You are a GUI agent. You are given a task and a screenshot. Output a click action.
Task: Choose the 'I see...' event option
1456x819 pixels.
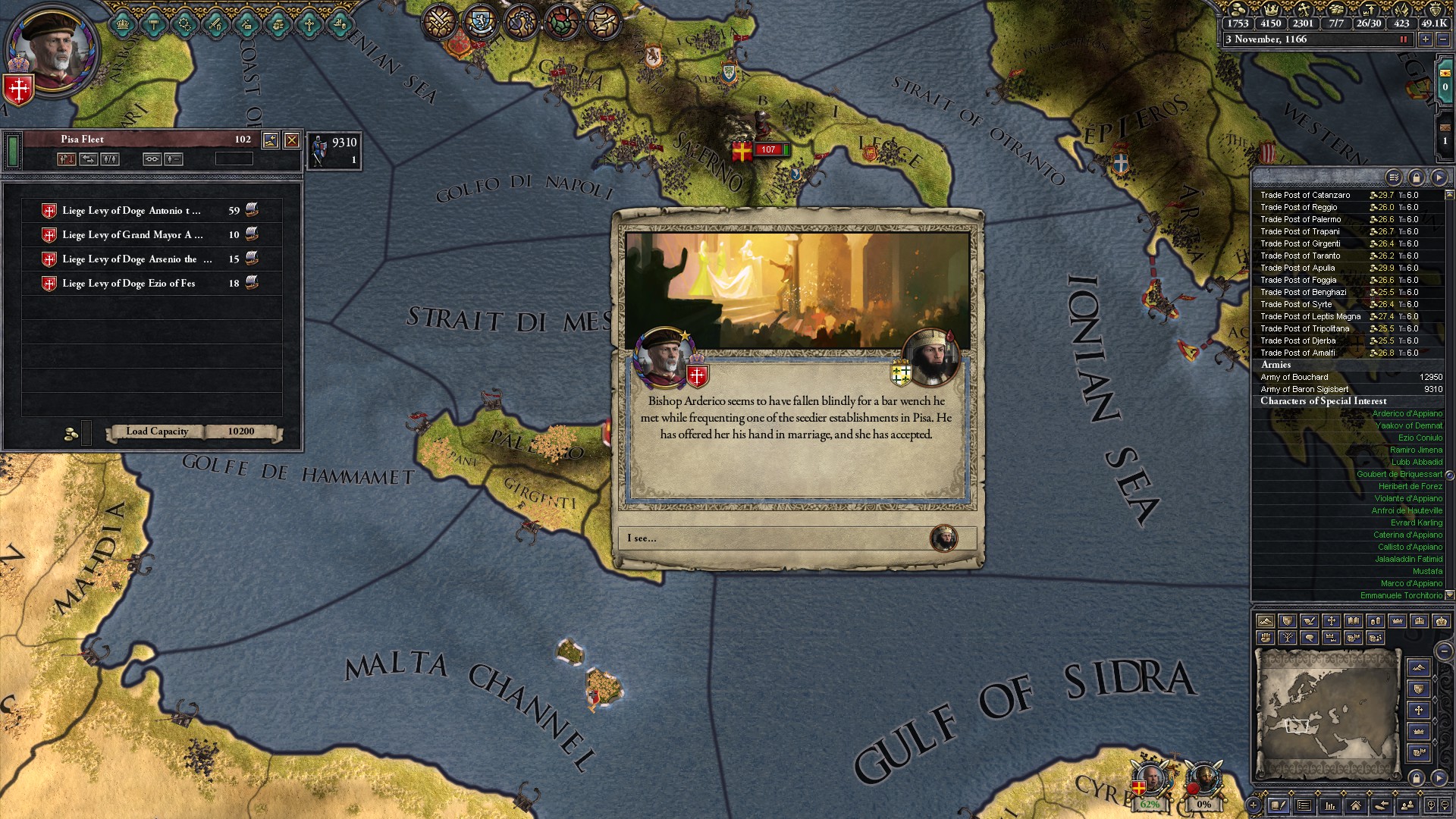(x=796, y=539)
